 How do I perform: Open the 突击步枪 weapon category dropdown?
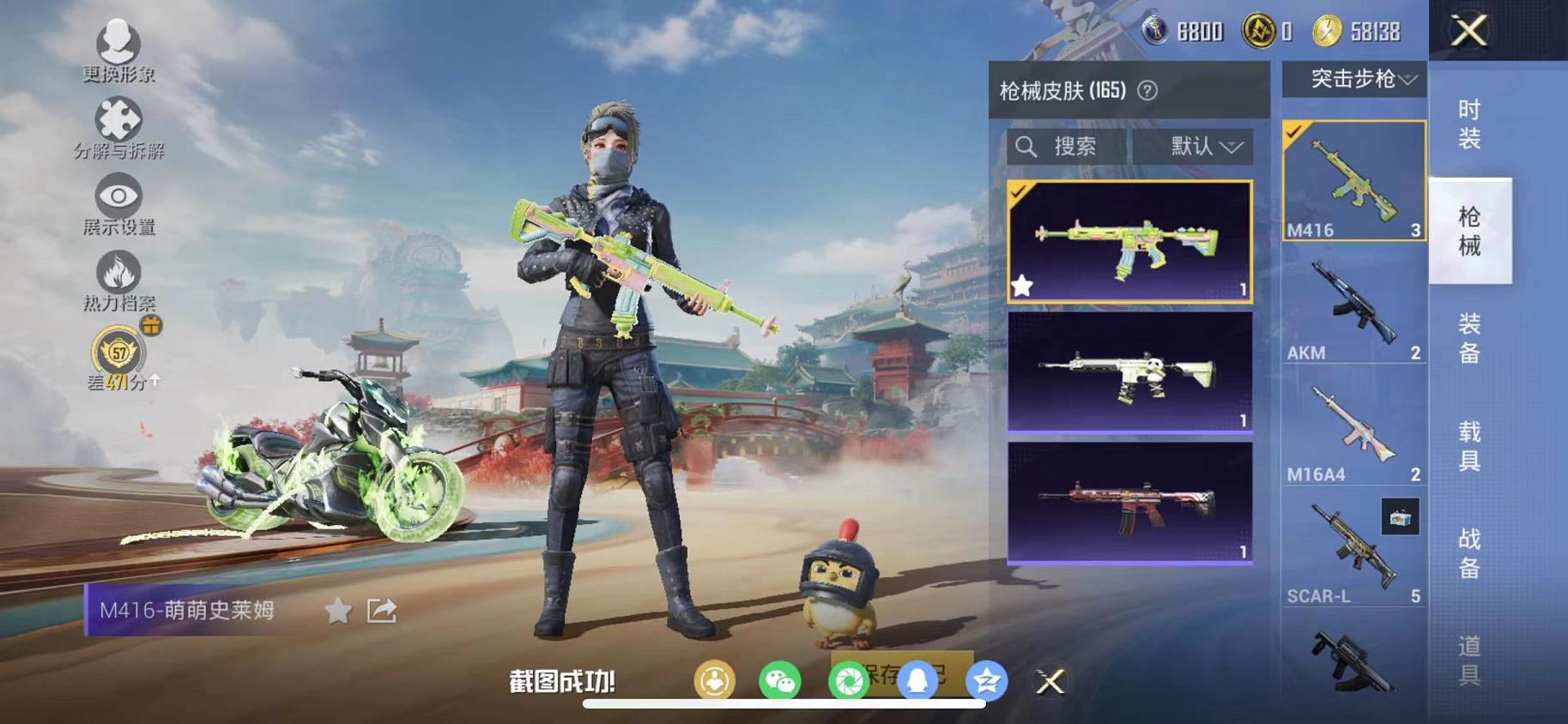point(1353,81)
